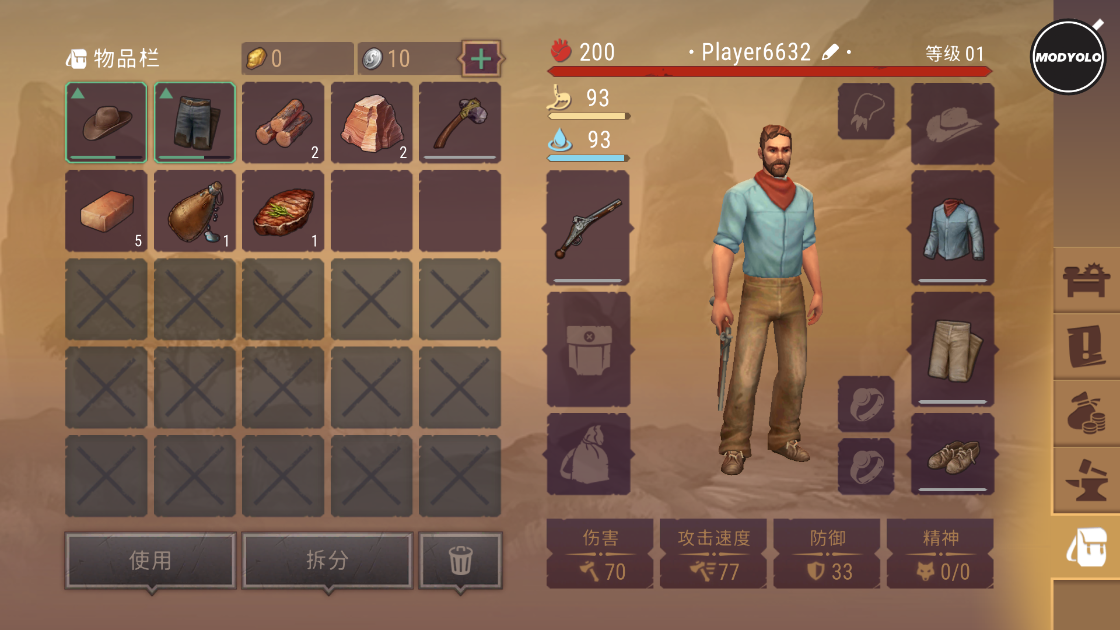Use the selected item with 使用
The width and height of the screenshot is (1120, 630).
151,561
